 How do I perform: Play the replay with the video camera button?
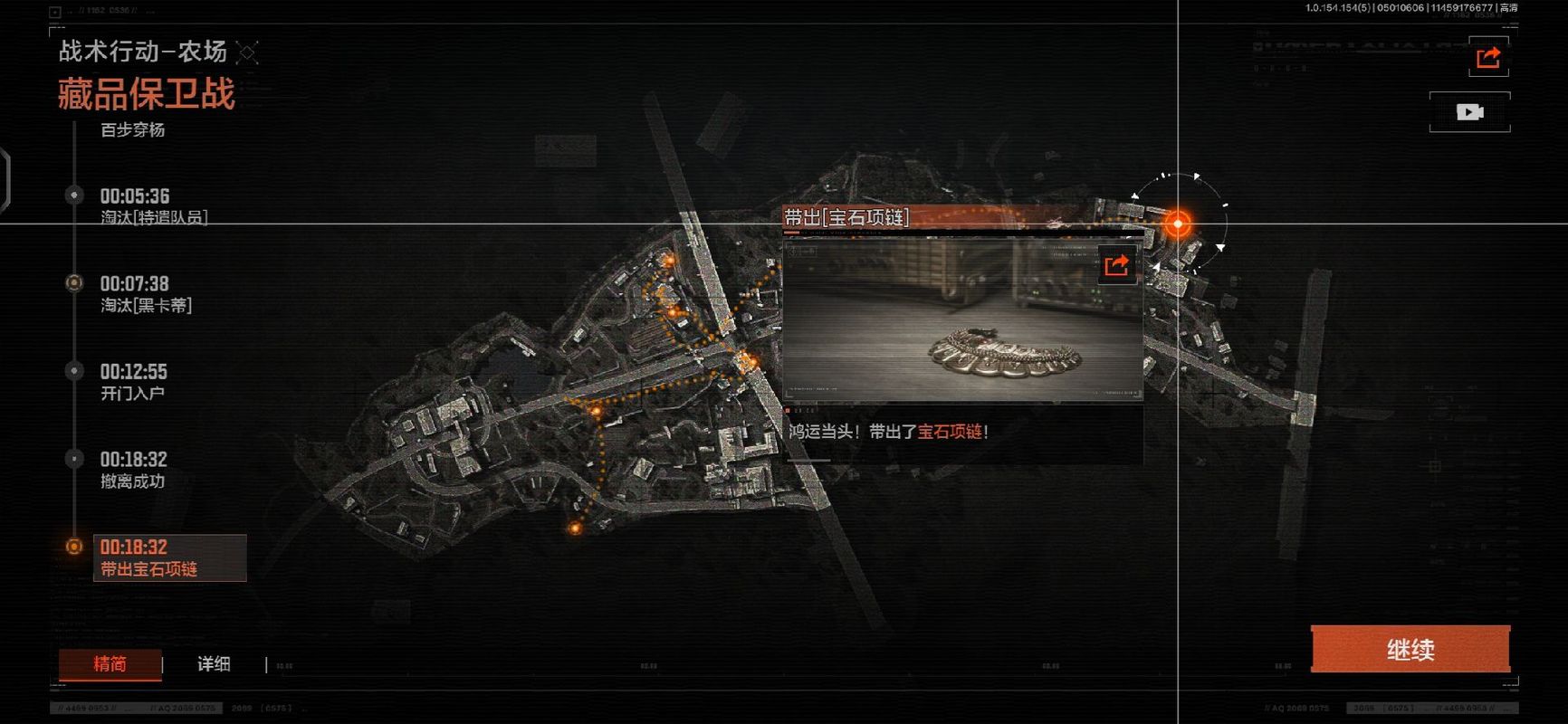pyautogui.click(x=1469, y=112)
